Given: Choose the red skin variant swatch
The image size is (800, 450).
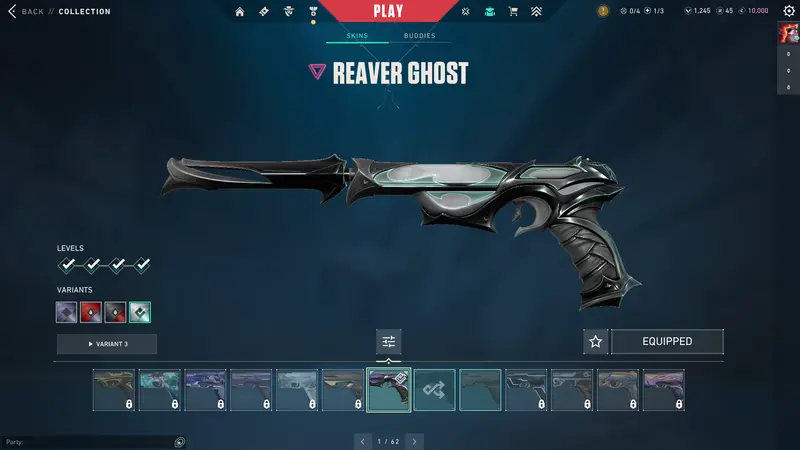Looking at the screenshot, I should tap(91, 312).
